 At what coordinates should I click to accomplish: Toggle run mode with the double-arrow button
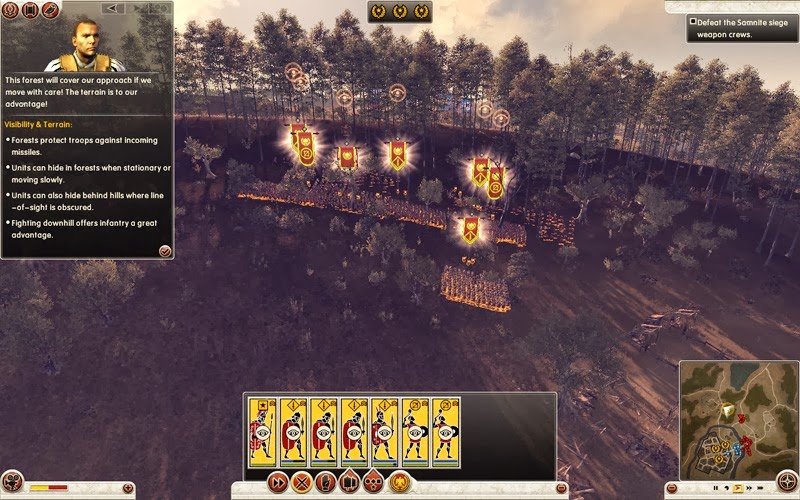point(277,482)
